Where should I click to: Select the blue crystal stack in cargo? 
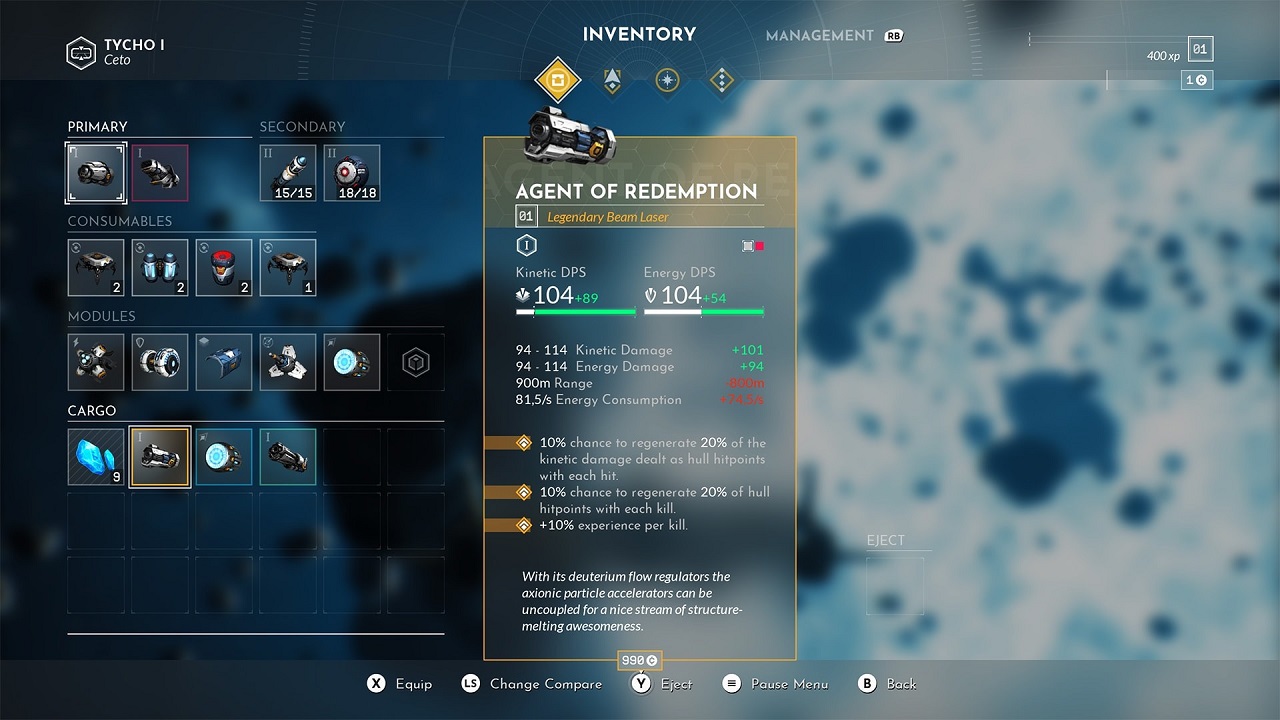[x=95, y=457]
